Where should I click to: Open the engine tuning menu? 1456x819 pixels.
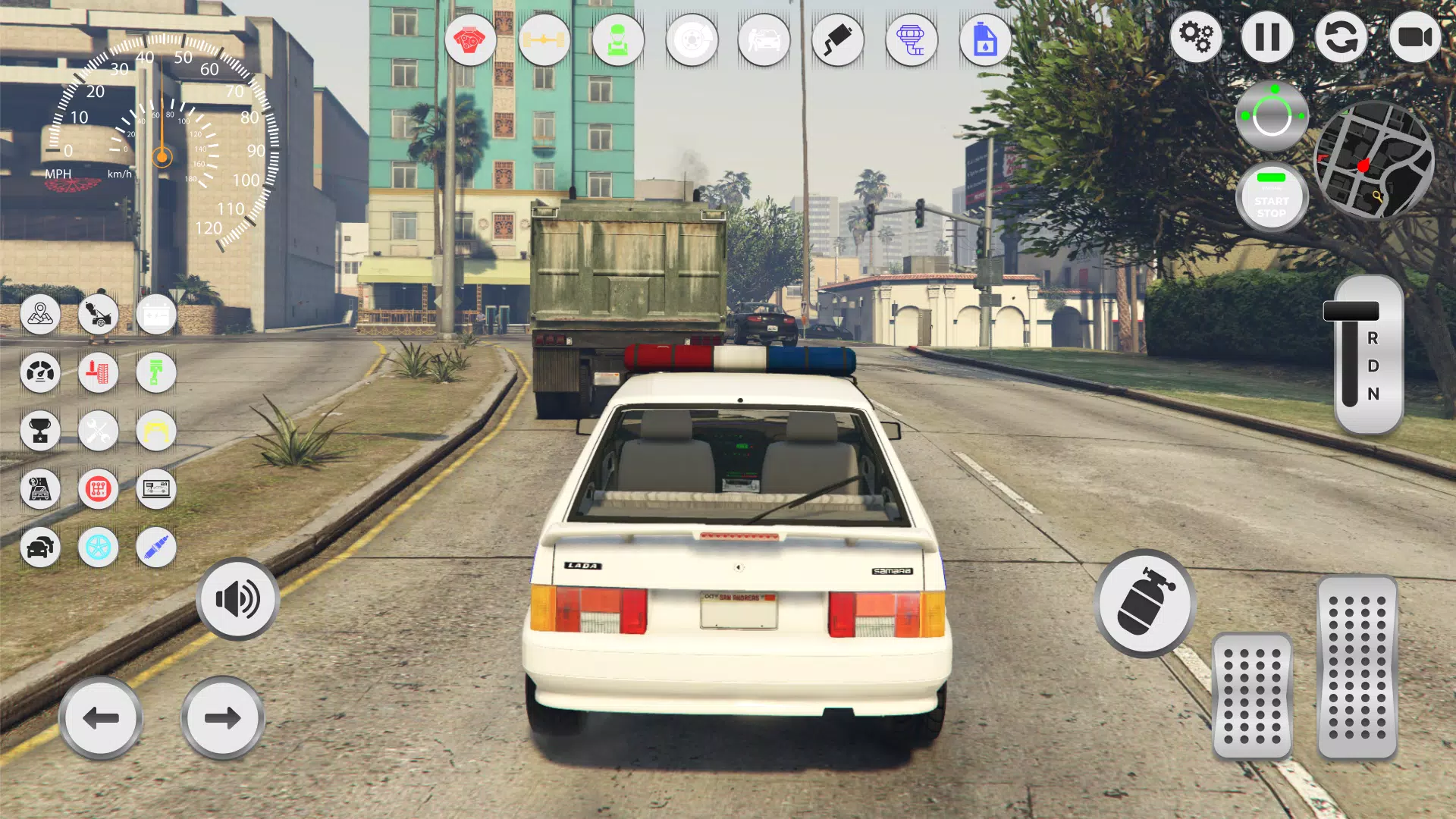(471, 40)
